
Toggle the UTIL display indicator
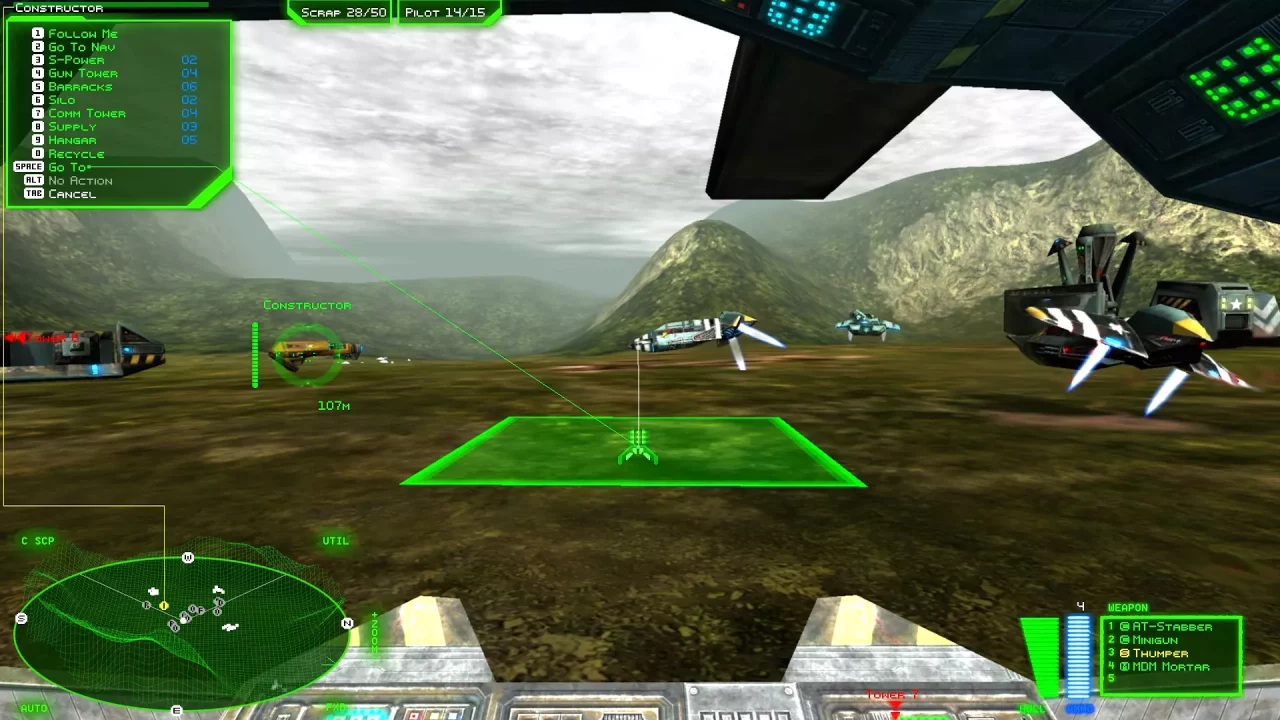click(335, 541)
